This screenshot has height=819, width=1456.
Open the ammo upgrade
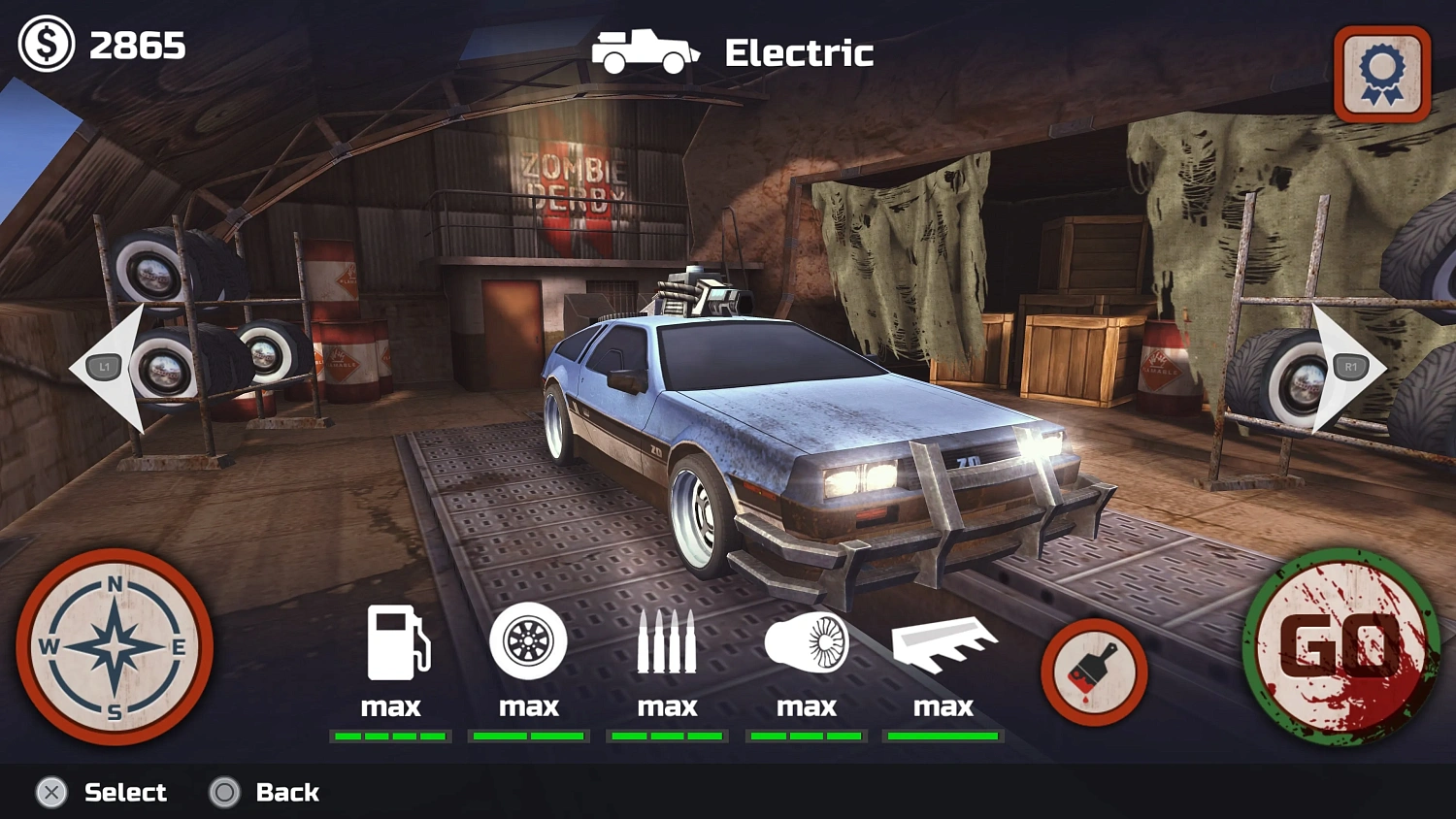coord(667,640)
